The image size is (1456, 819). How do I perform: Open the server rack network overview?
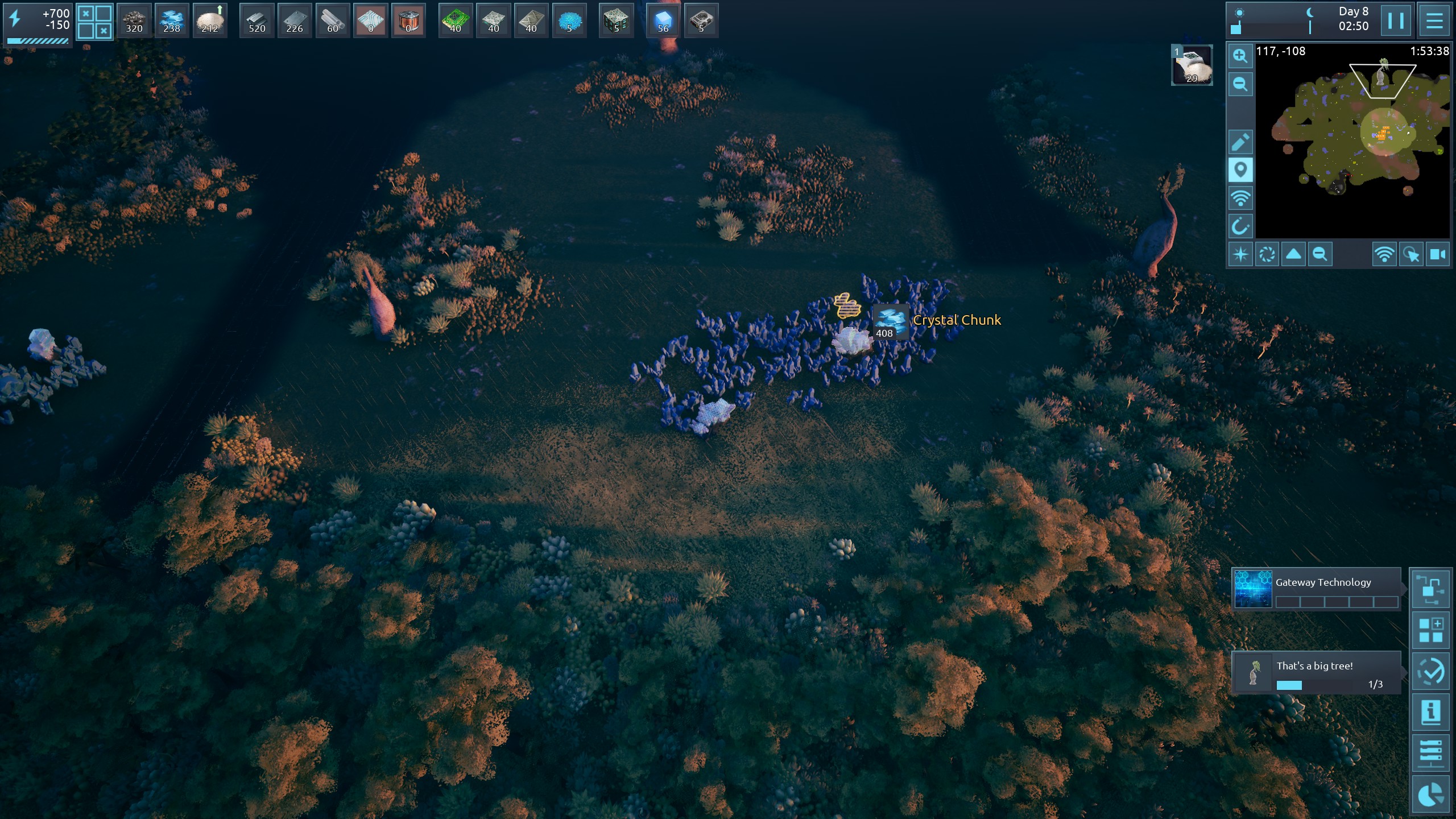tap(1430, 754)
